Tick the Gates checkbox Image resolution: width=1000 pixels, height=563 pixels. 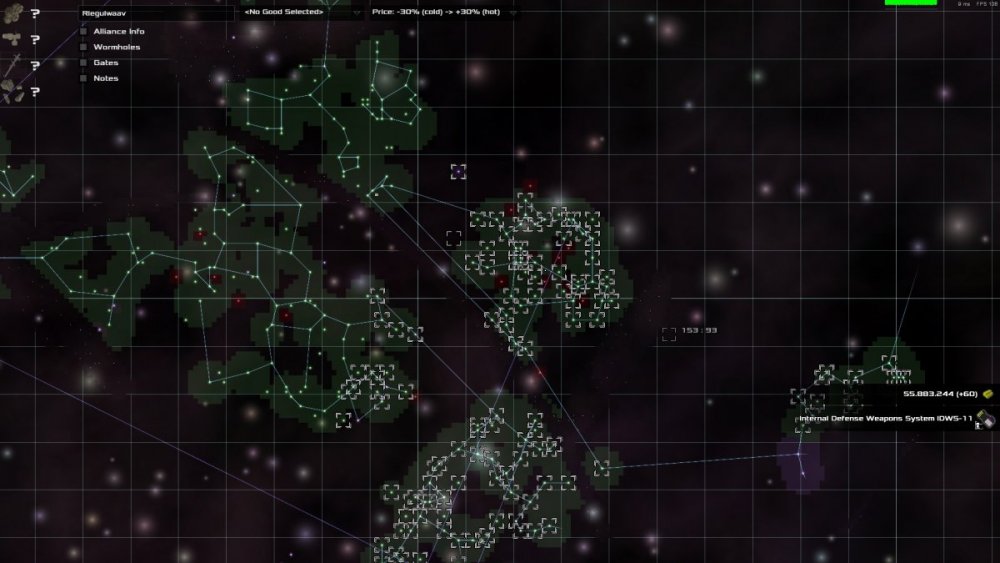pos(84,63)
